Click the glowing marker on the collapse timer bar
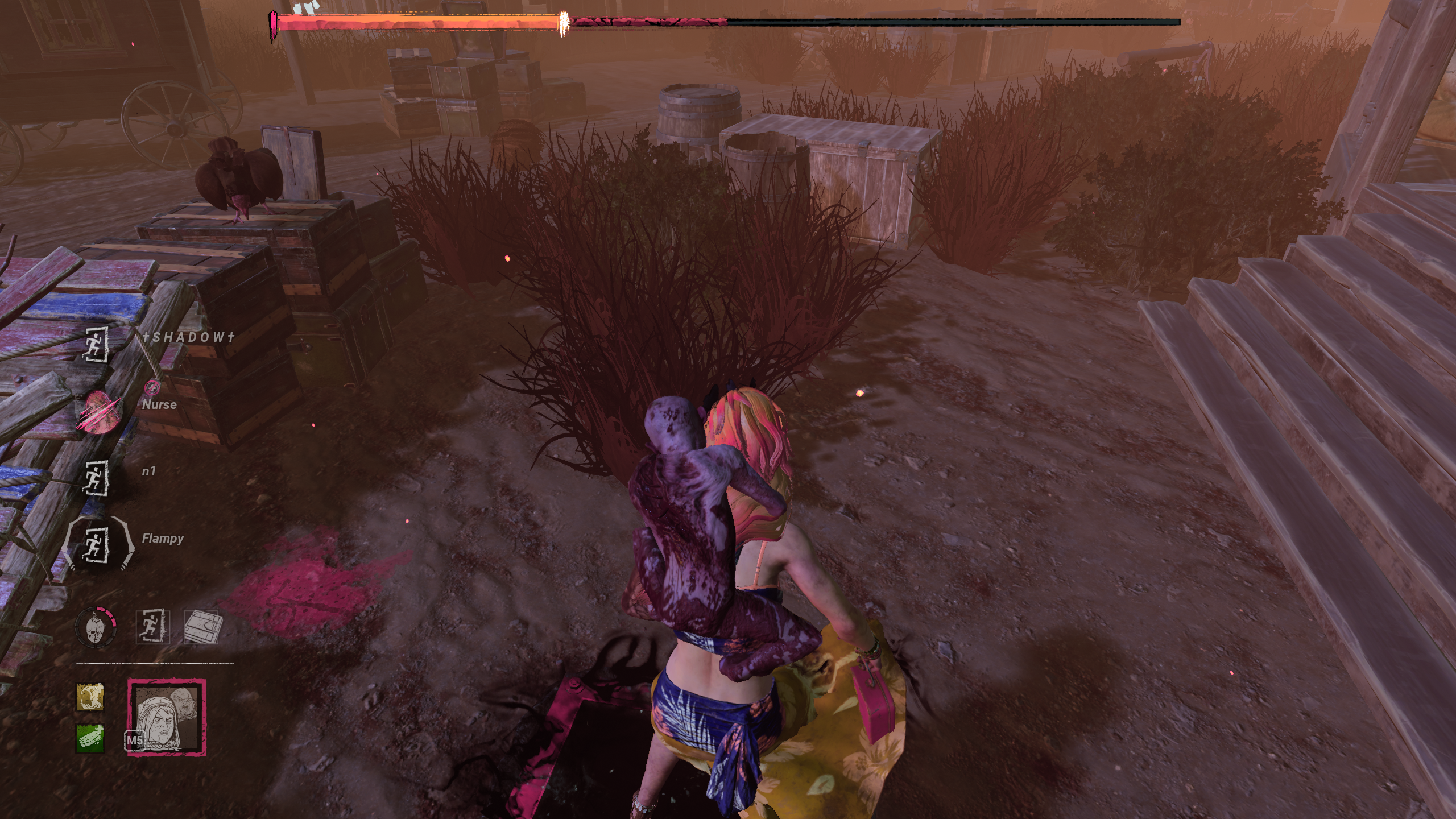This screenshot has width=1456, height=819. point(563,19)
